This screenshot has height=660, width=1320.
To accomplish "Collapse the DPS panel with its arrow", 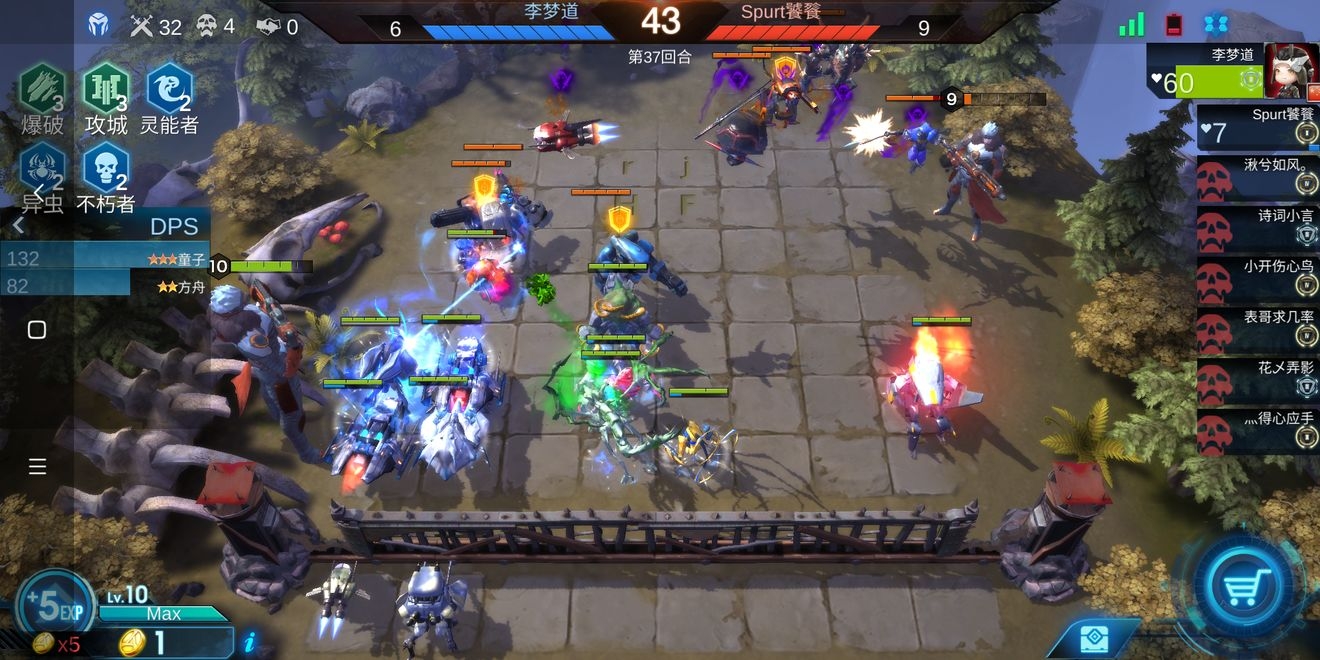I will pos(18,226).
